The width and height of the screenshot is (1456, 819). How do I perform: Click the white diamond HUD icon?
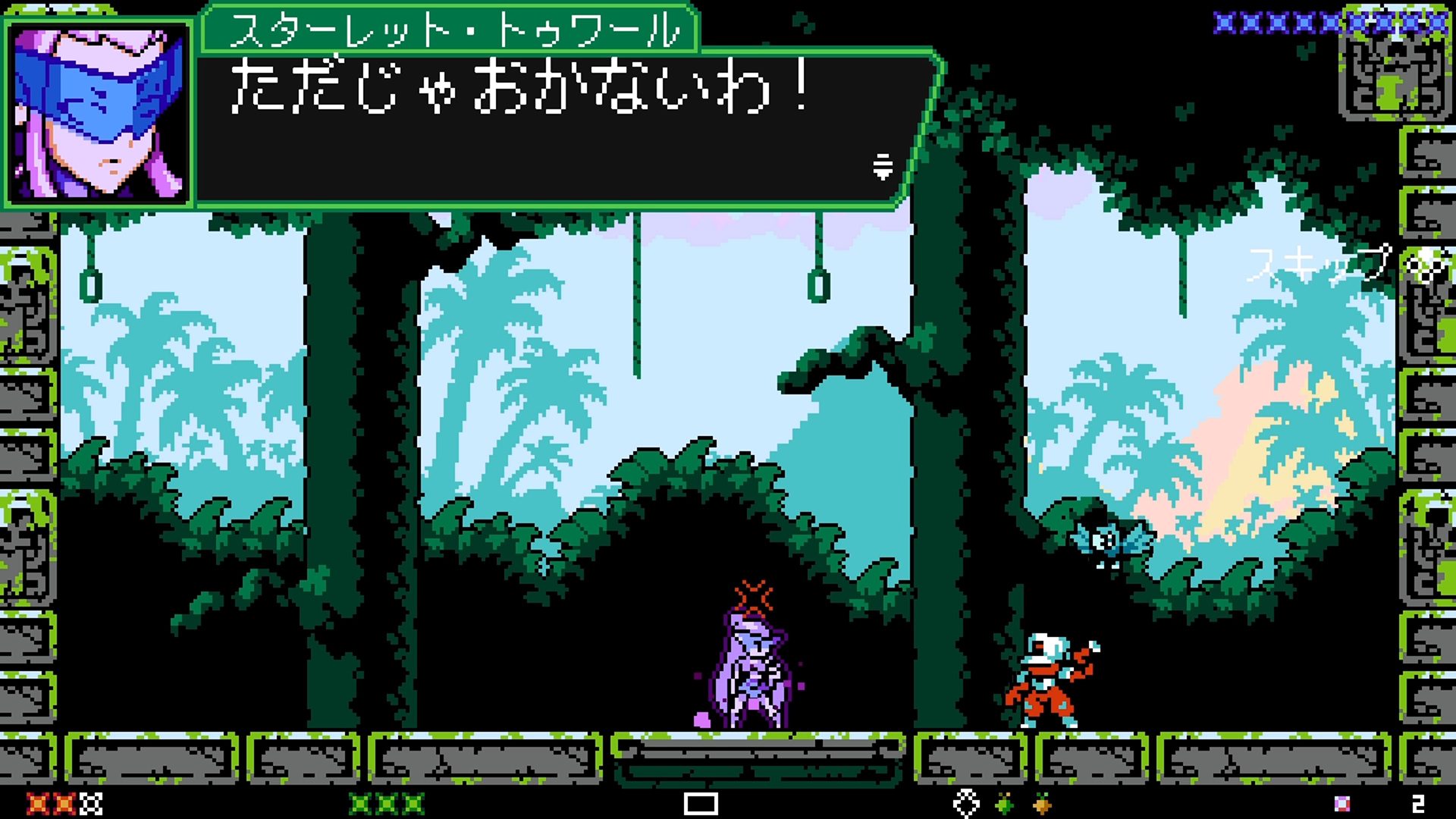click(966, 803)
